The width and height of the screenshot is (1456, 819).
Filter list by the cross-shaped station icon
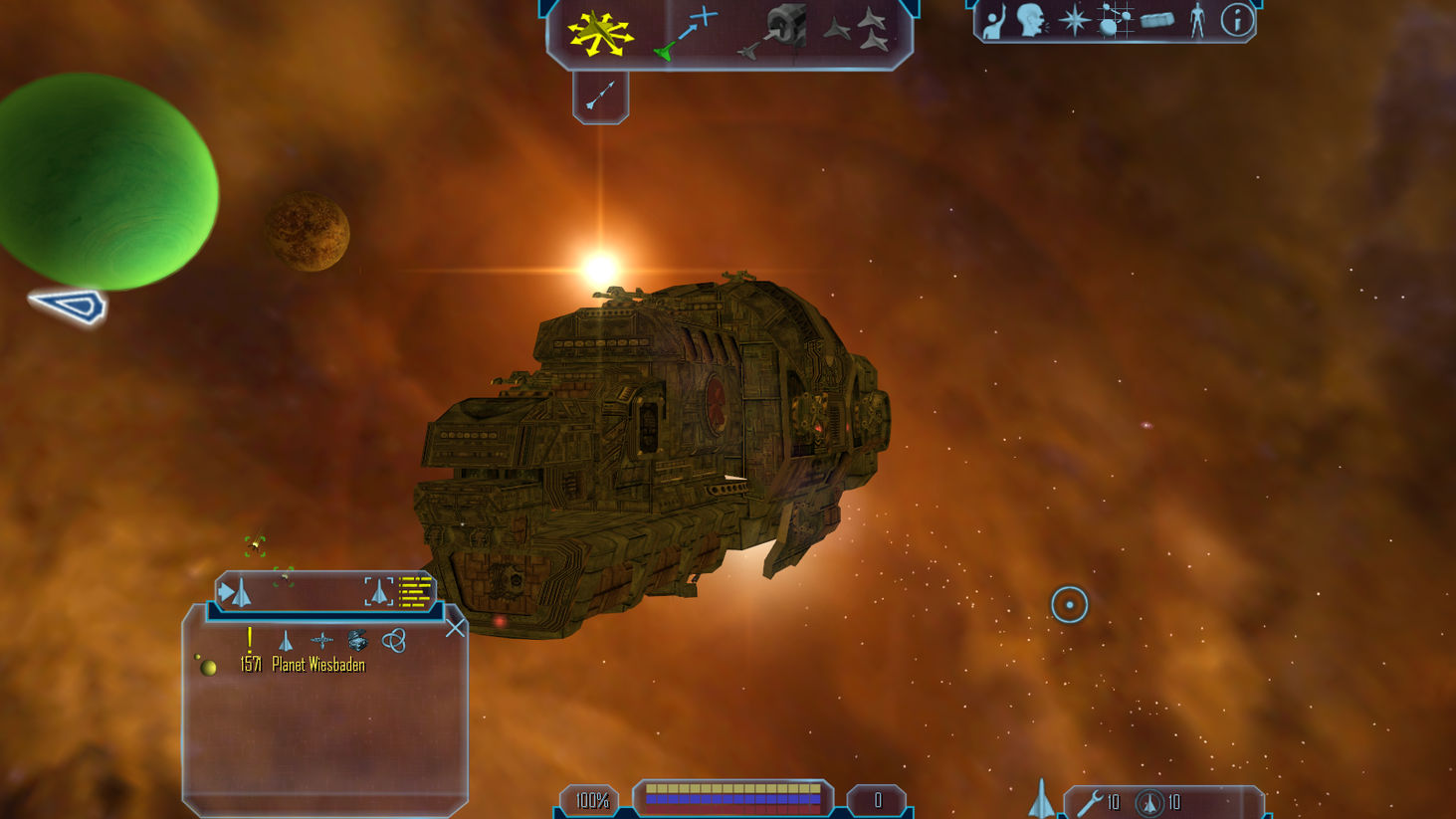pos(321,641)
